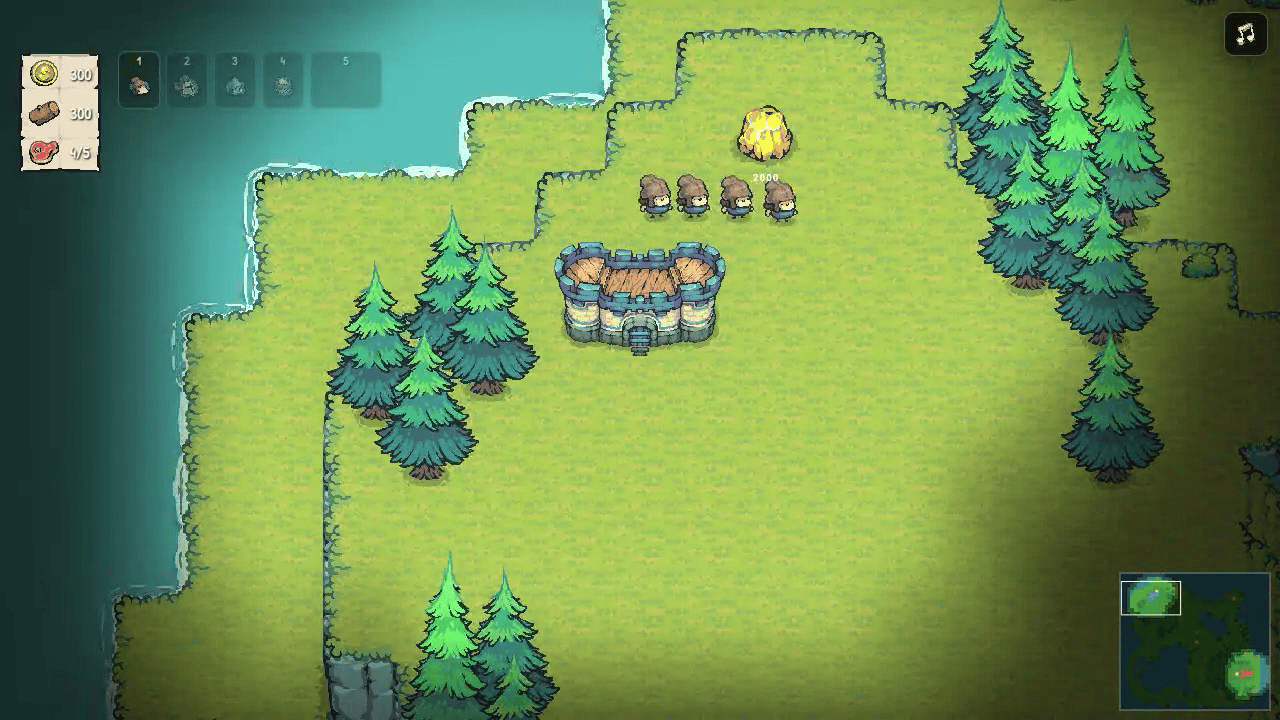
Task: Click the glowing gold ore deposit
Action: pos(765,135)
